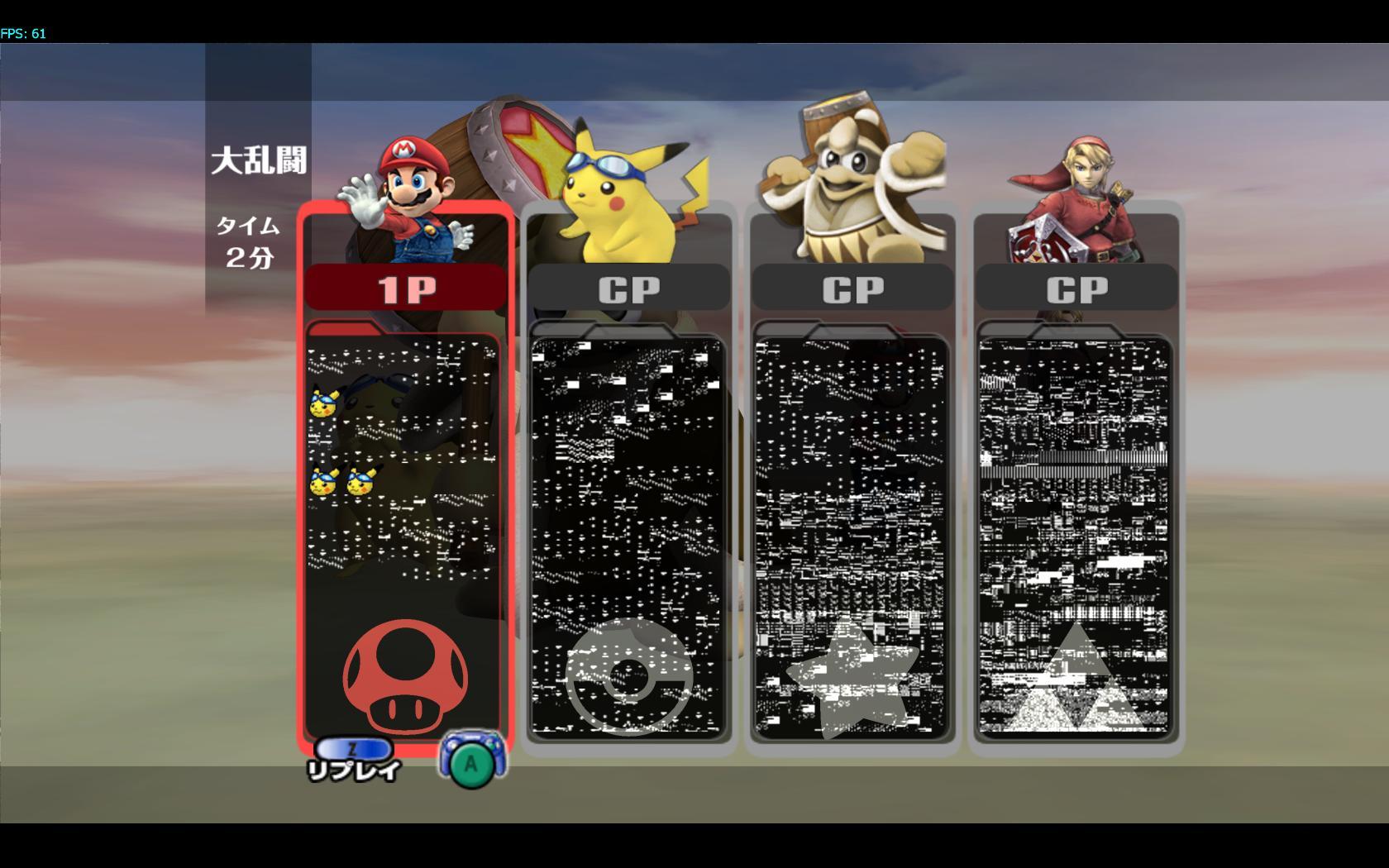
Task: Open King Dedede's CP name tag selector
Action: pos(853,288)
